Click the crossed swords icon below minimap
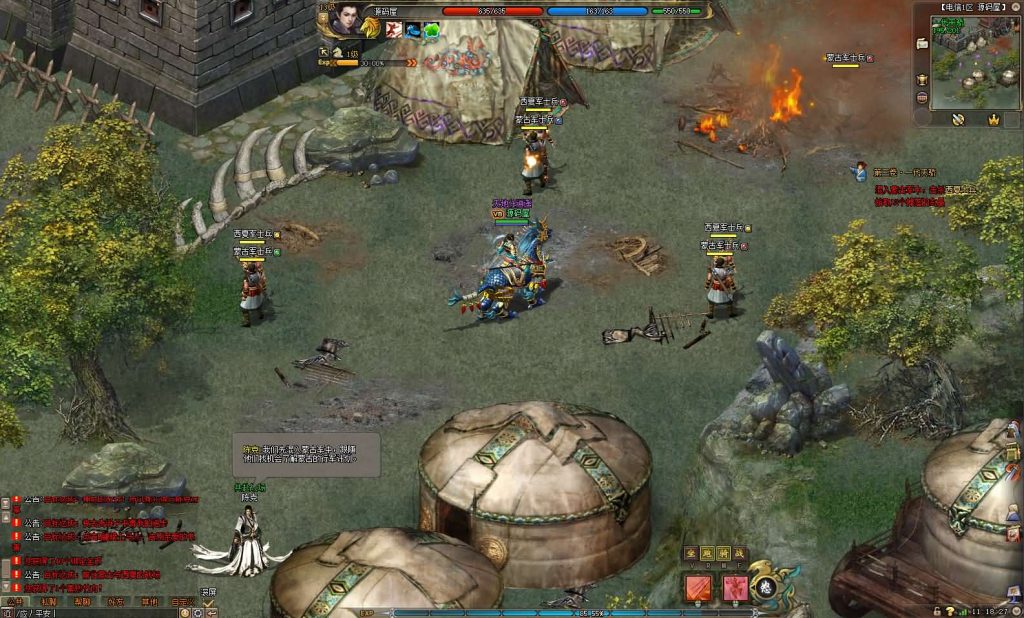The width and height of the screenshot is (1024, 618). pyautogui.click(x=957, y=120)
